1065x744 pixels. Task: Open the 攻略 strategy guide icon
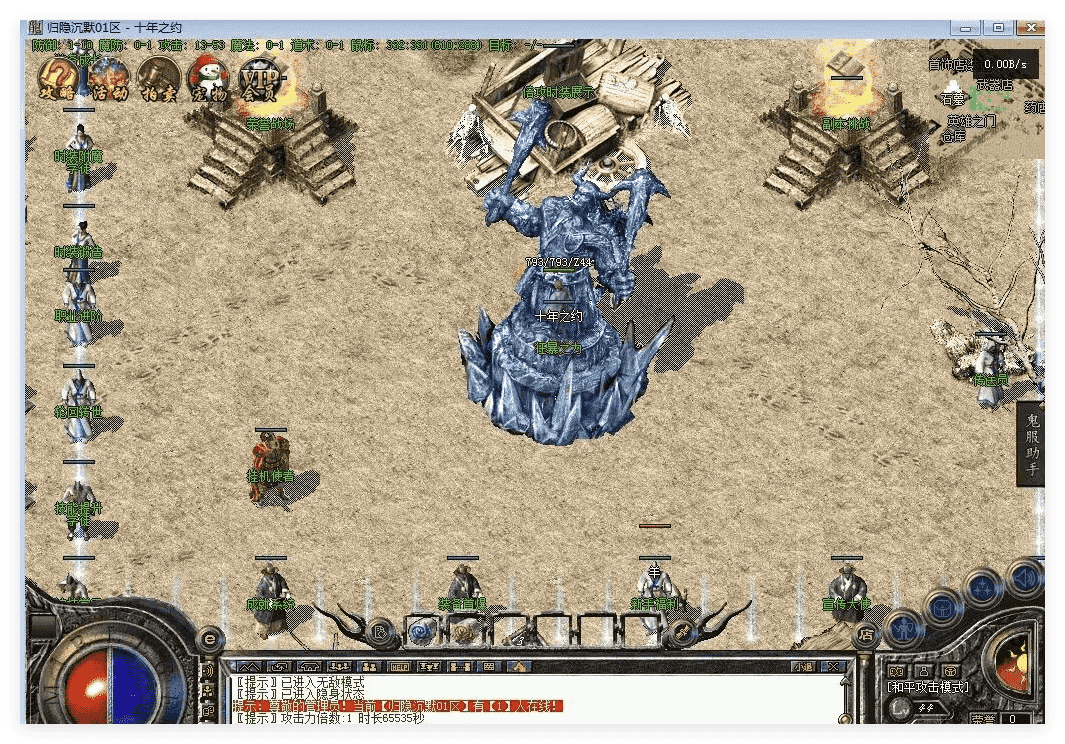58,79
